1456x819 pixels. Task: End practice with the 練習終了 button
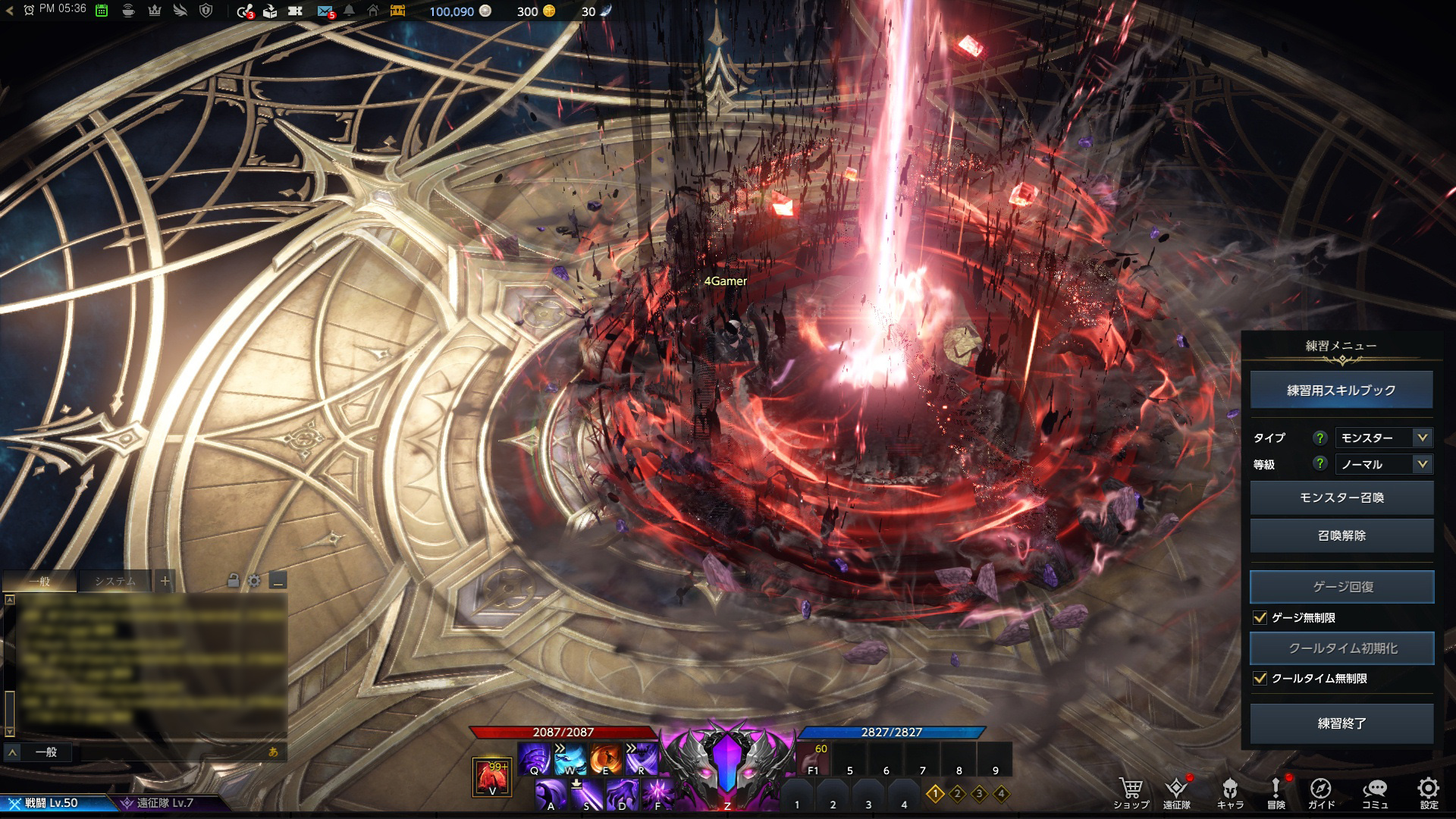click(x=1341, y=723)
